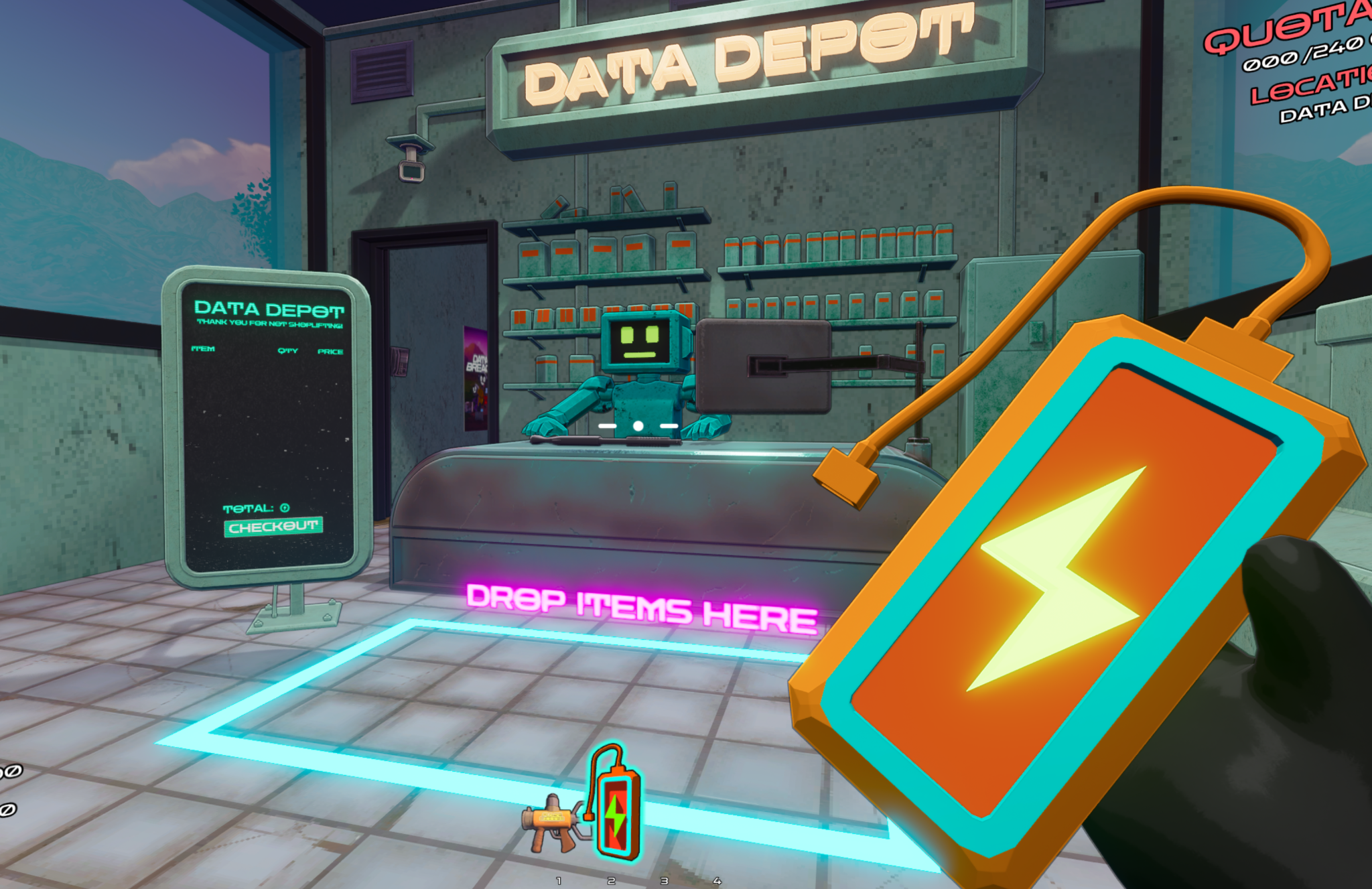The width and height of the screenshot is (1372, 889).
Task: Select the PRICE column header on the receipt
Action: tap(332, 350)
